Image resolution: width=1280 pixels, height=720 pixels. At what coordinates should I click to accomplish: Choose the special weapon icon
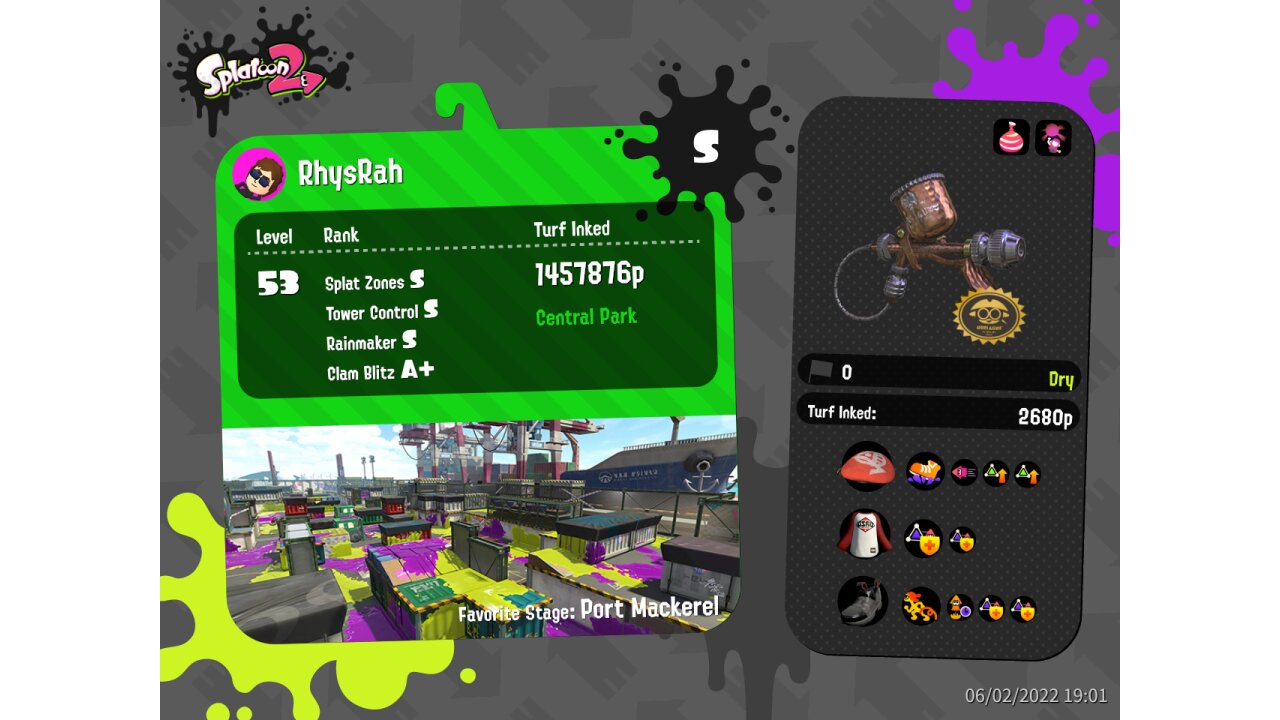[x=1053, y=138]
